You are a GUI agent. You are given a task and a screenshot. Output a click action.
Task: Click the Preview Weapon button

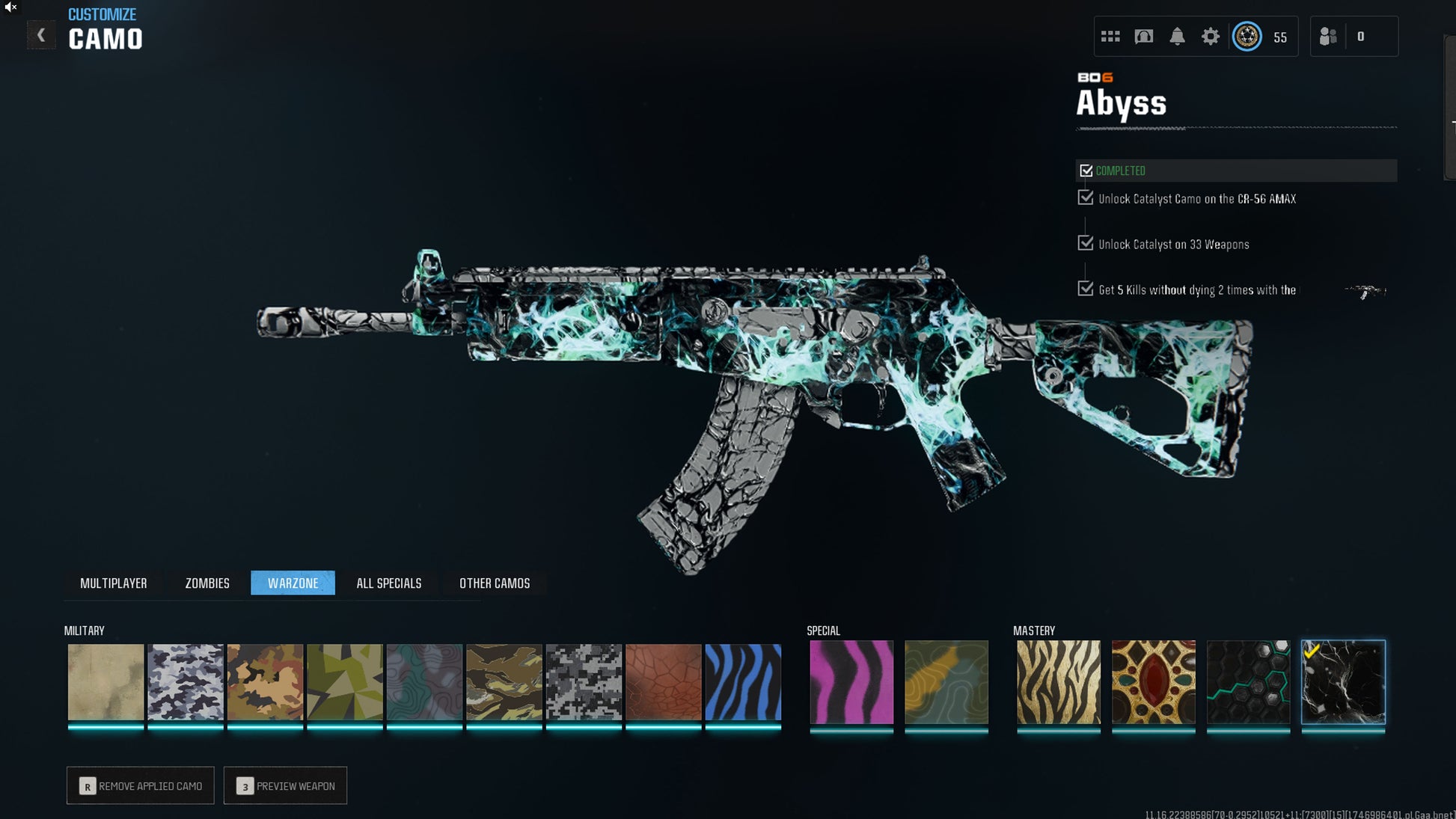click(285, 785)
